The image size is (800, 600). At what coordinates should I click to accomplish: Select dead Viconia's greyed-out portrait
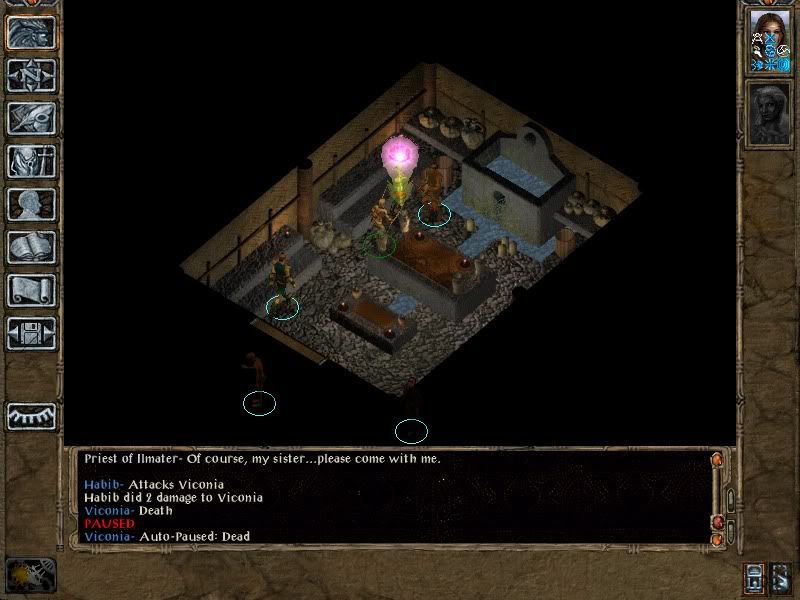(x=770, y=114)
